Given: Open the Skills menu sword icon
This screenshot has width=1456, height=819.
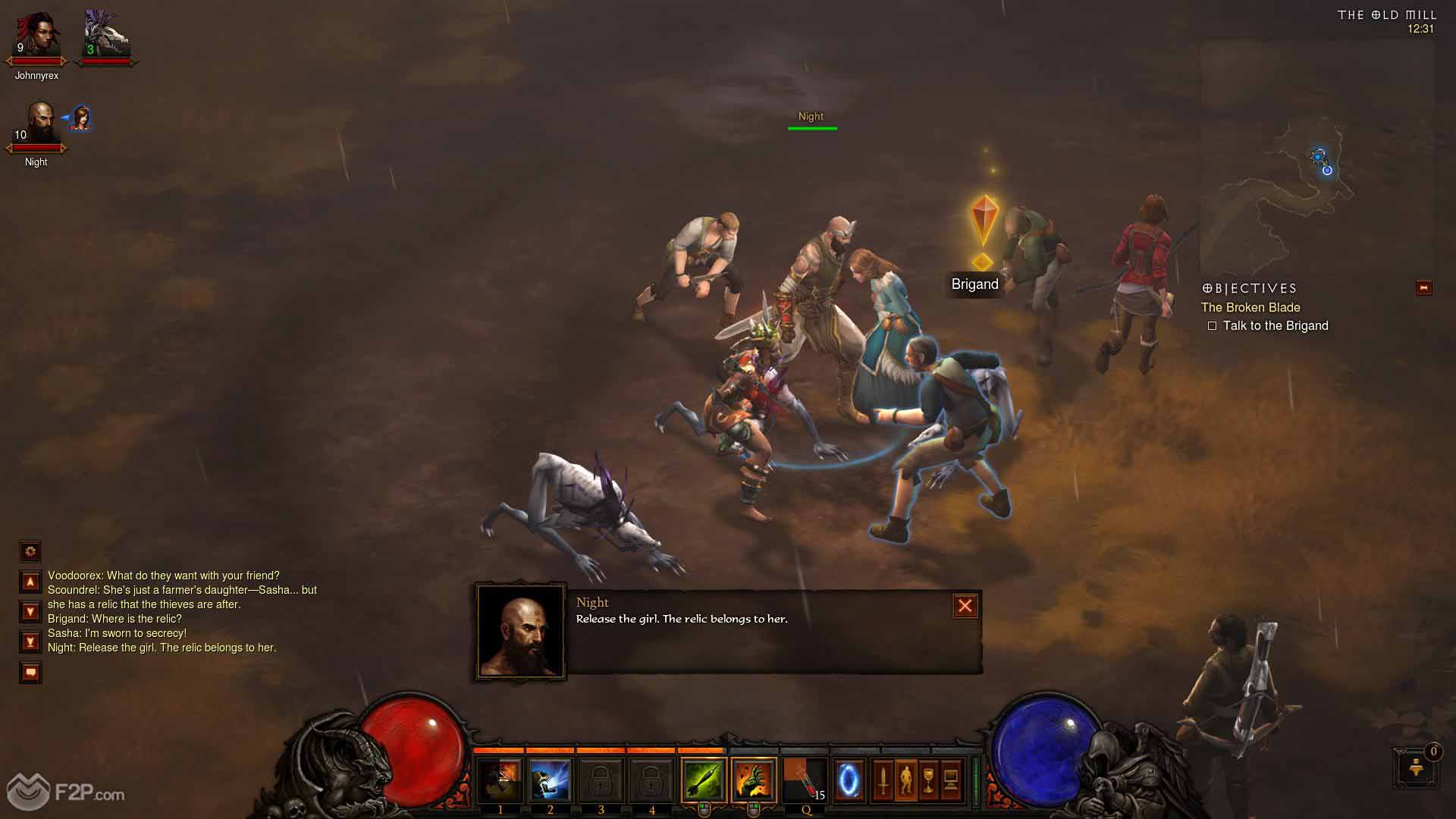Looking at the screenshot, I should click(x=883, y=780).
